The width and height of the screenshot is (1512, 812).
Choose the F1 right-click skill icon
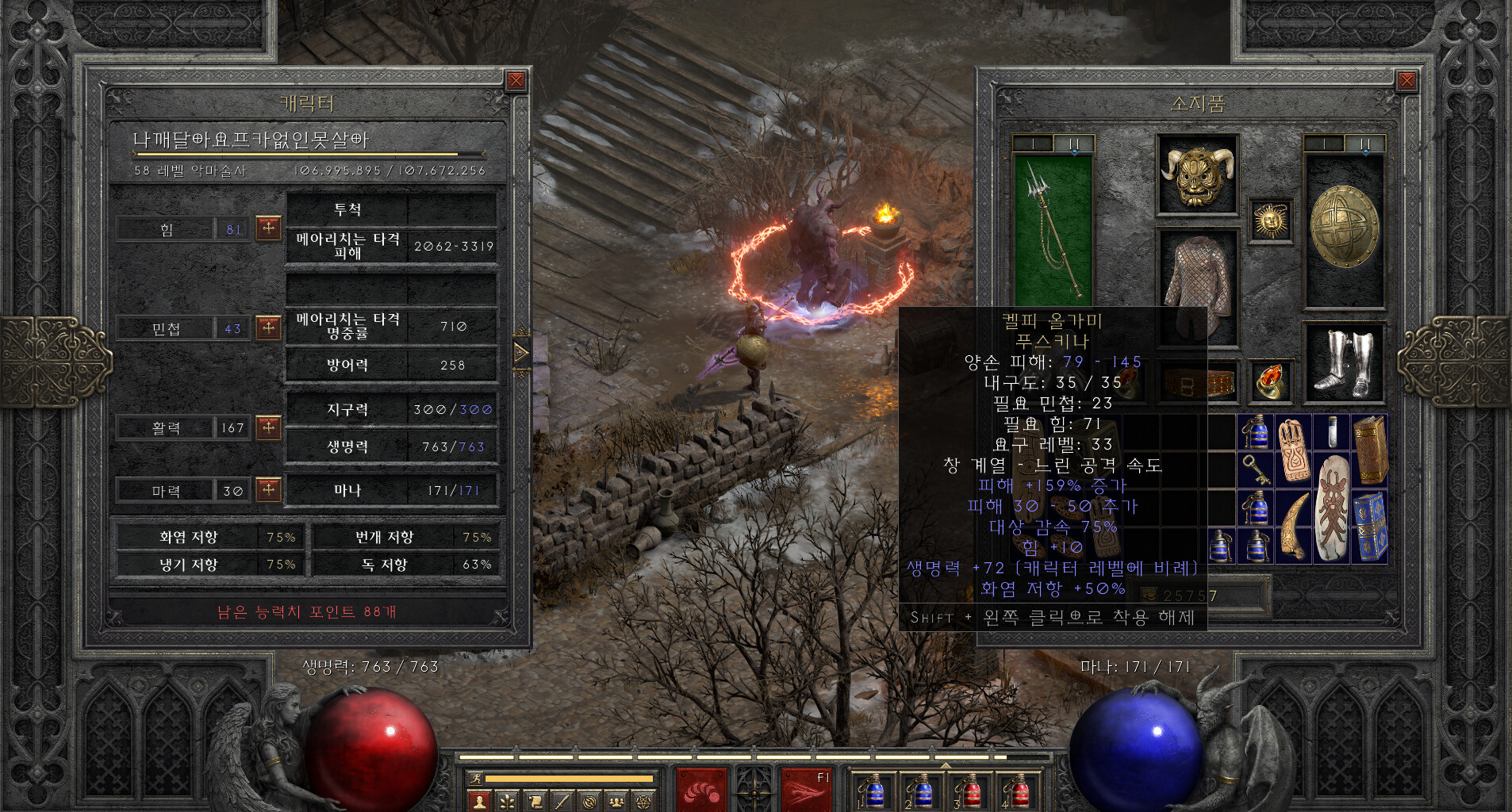[805, 790]
